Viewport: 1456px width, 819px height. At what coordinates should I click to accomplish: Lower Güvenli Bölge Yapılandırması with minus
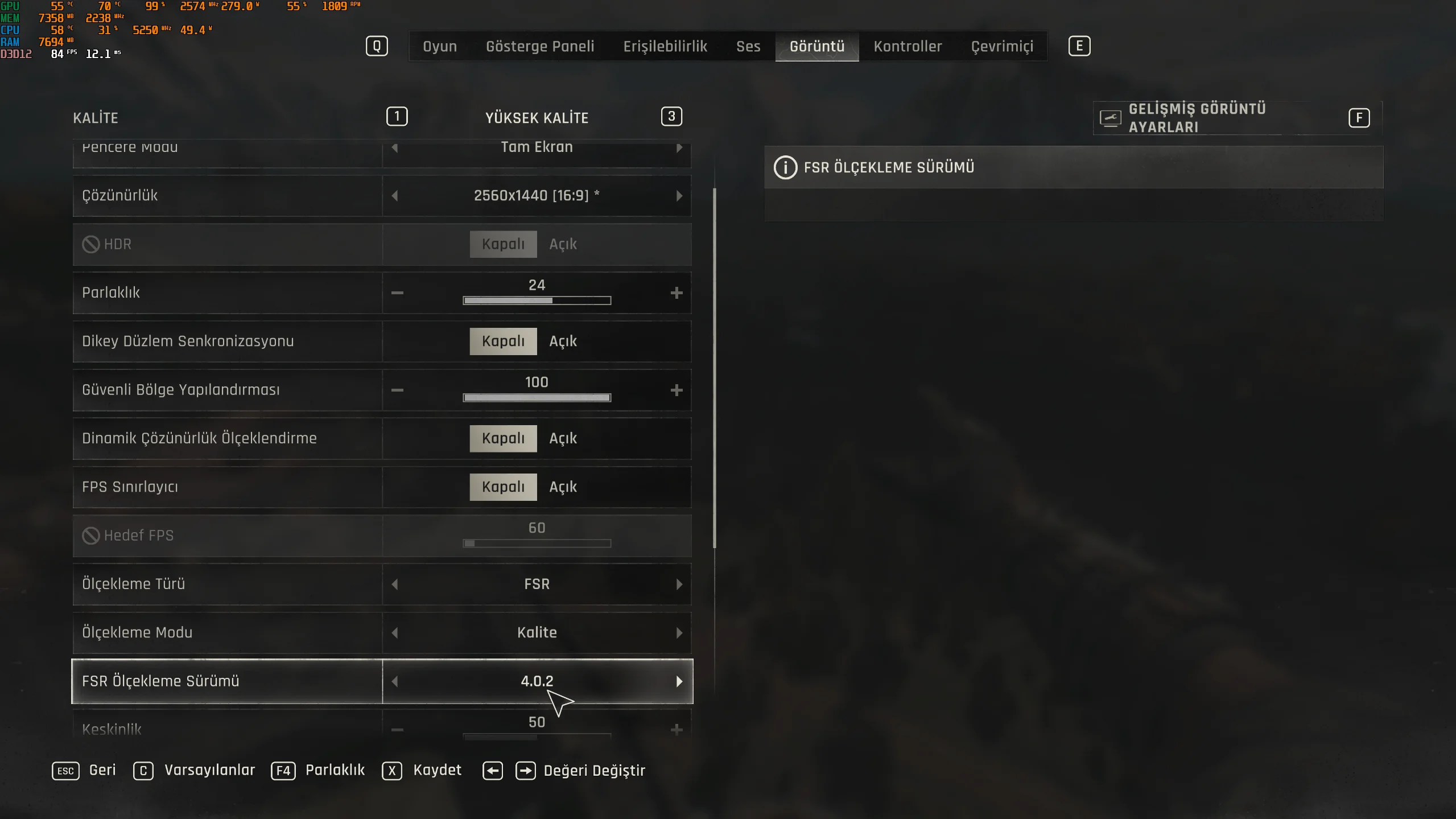(397, 390)
